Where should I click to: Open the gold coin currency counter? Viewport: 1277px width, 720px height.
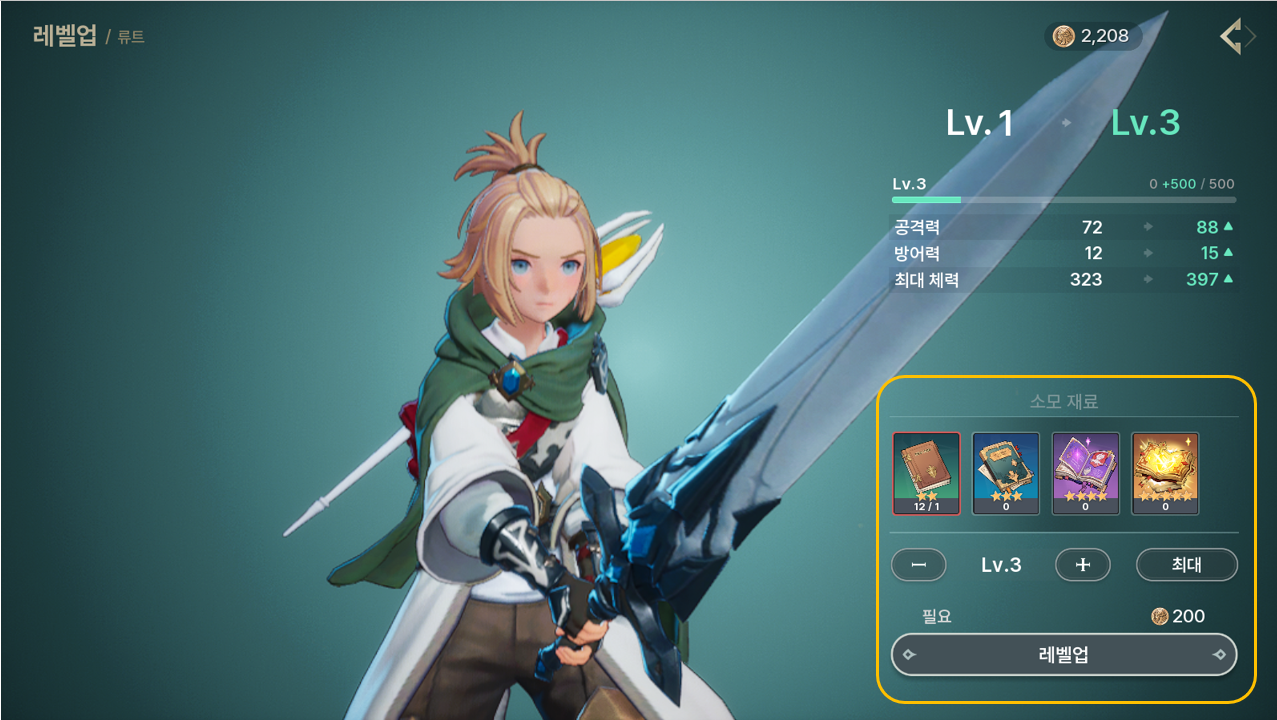click(1093, 37)
